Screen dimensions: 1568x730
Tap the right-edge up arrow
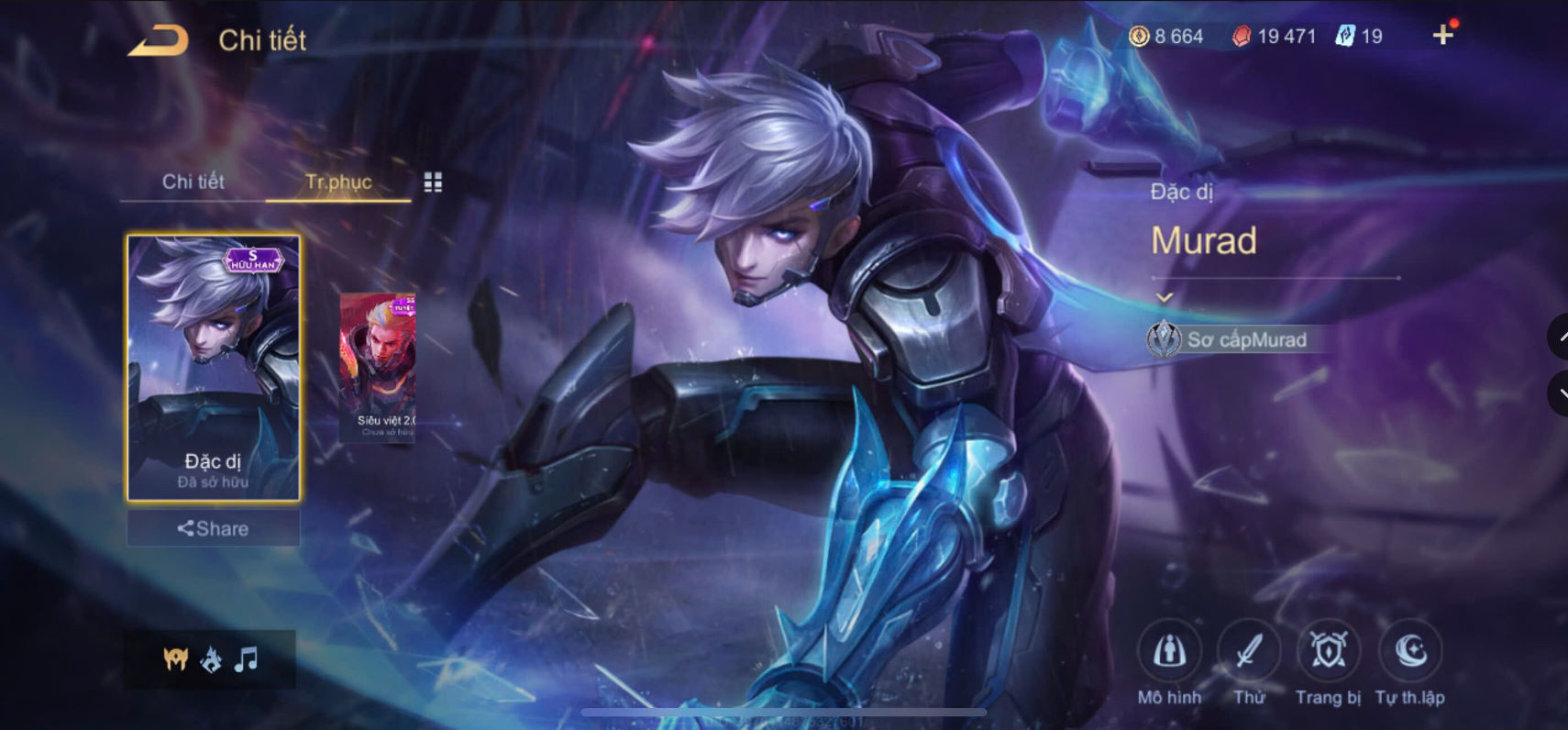click(x=1560, y=337)
